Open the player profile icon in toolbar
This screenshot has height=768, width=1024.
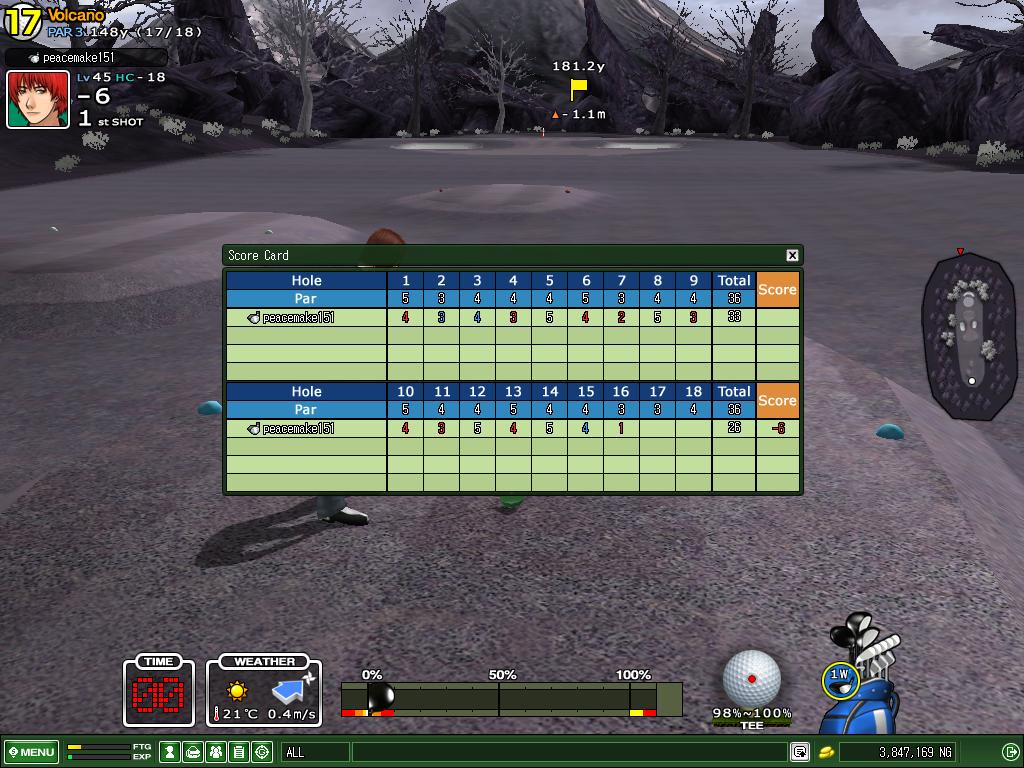pyautogui.click(x=171, y=752)
